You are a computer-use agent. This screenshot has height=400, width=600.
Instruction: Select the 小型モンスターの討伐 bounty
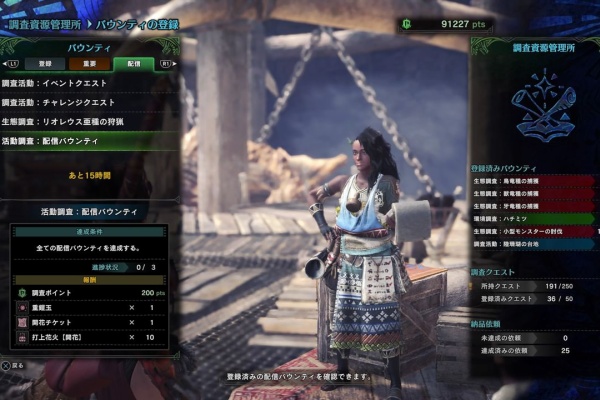(530, 230)
